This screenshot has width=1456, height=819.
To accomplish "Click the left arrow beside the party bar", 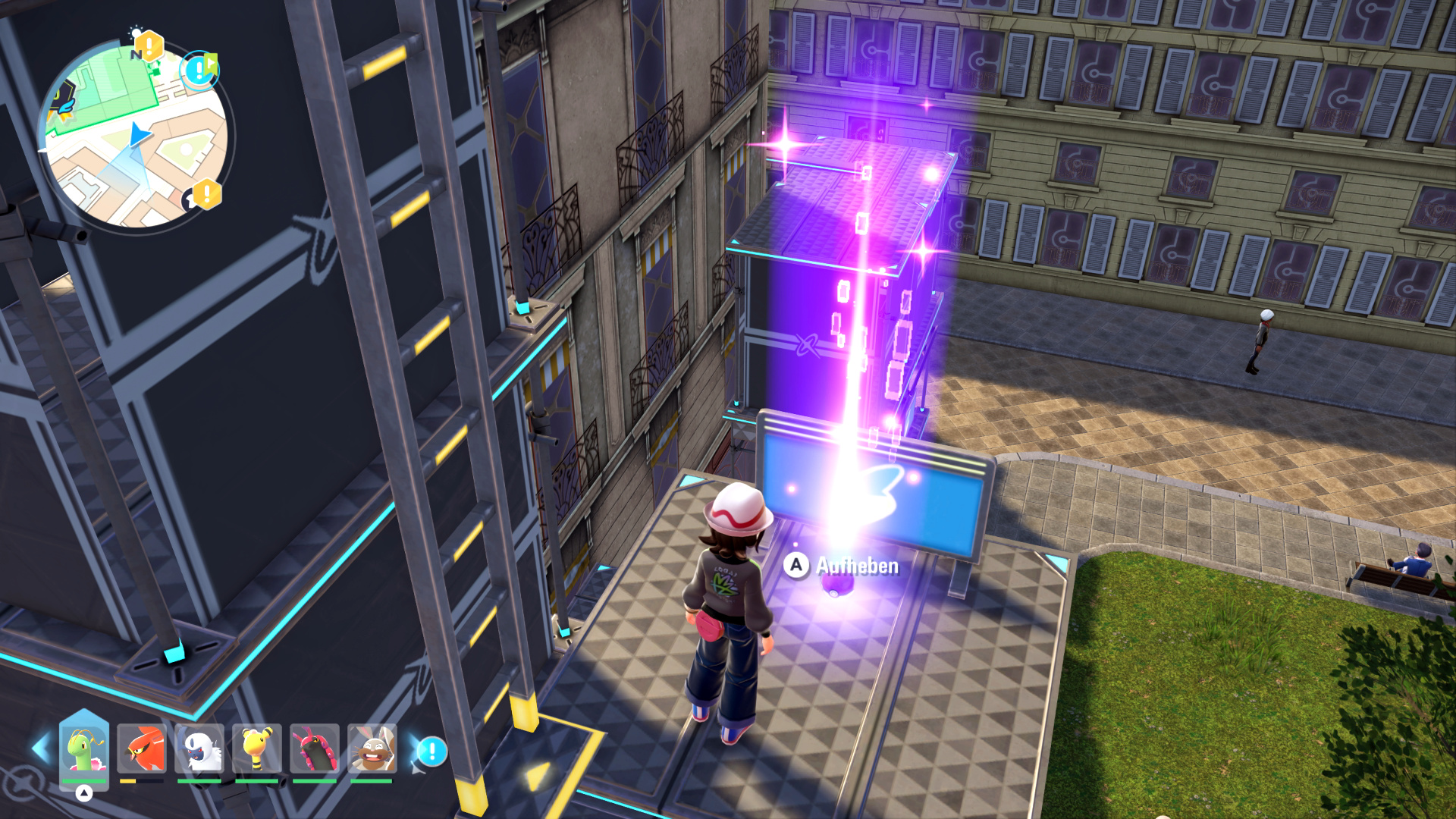I will tap(40, 748).
